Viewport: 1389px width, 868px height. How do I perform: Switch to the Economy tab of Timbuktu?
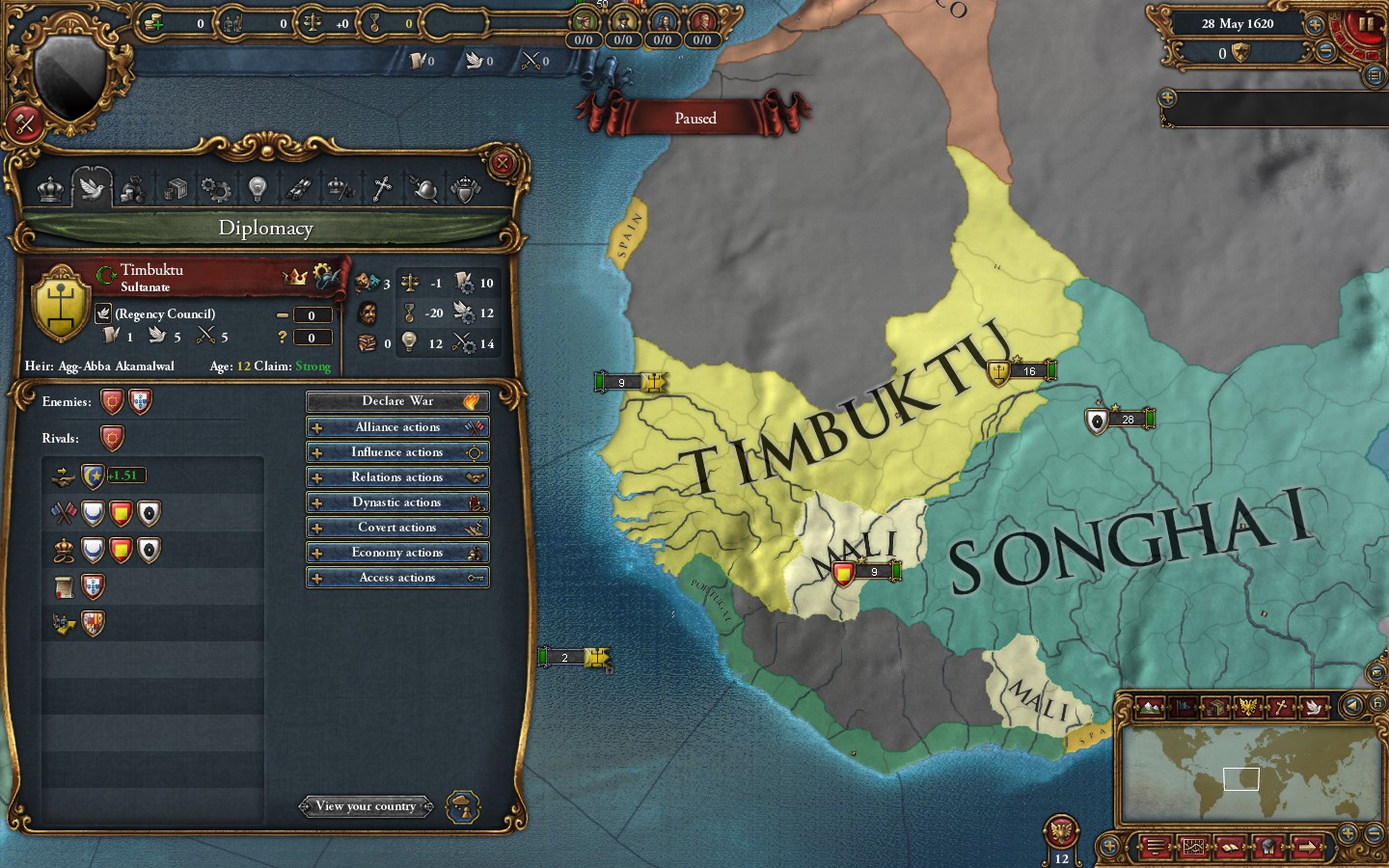(x=132, y=188)
